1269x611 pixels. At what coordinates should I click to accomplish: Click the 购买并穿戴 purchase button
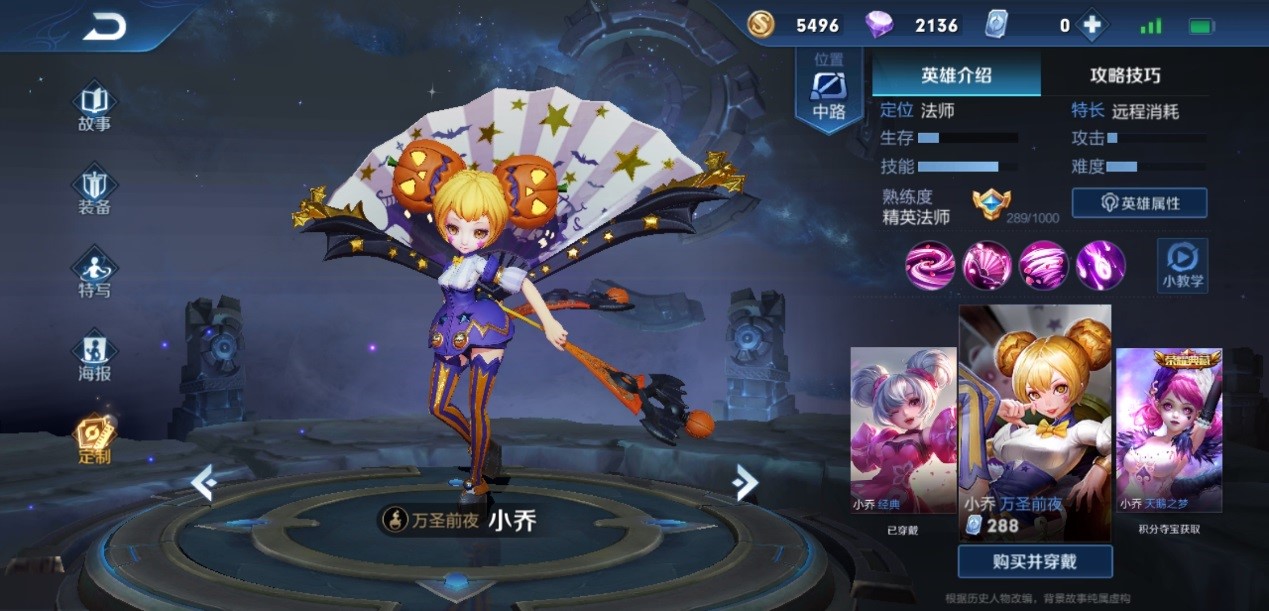1035,561
